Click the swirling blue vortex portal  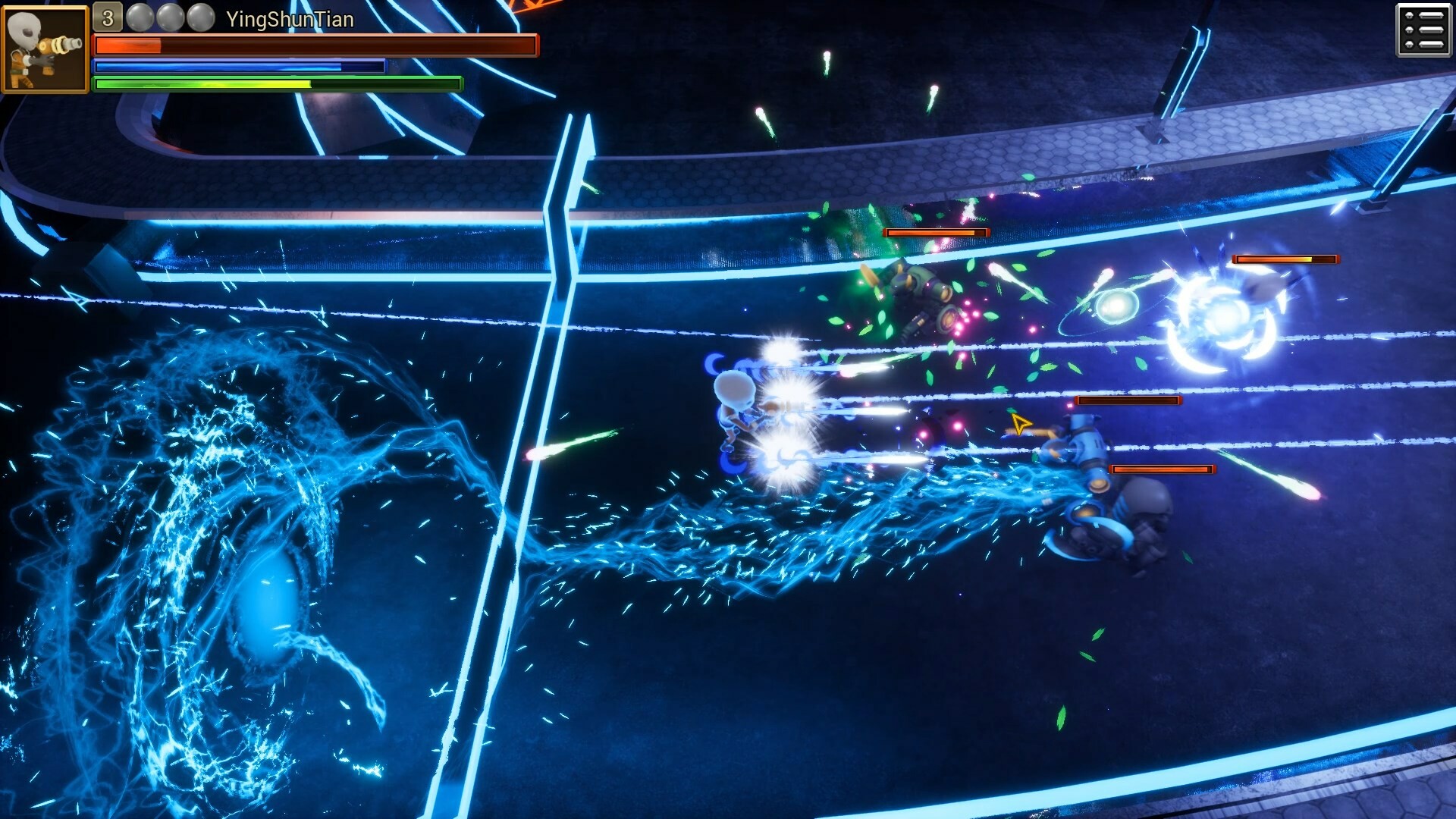[258, 584]
